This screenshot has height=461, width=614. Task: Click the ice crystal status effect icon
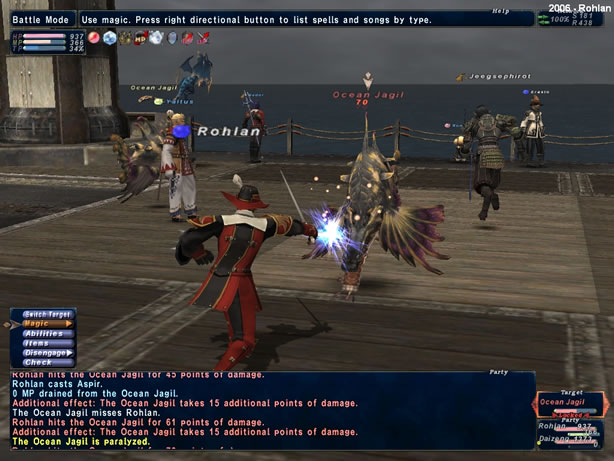click(x=109, y=38)
